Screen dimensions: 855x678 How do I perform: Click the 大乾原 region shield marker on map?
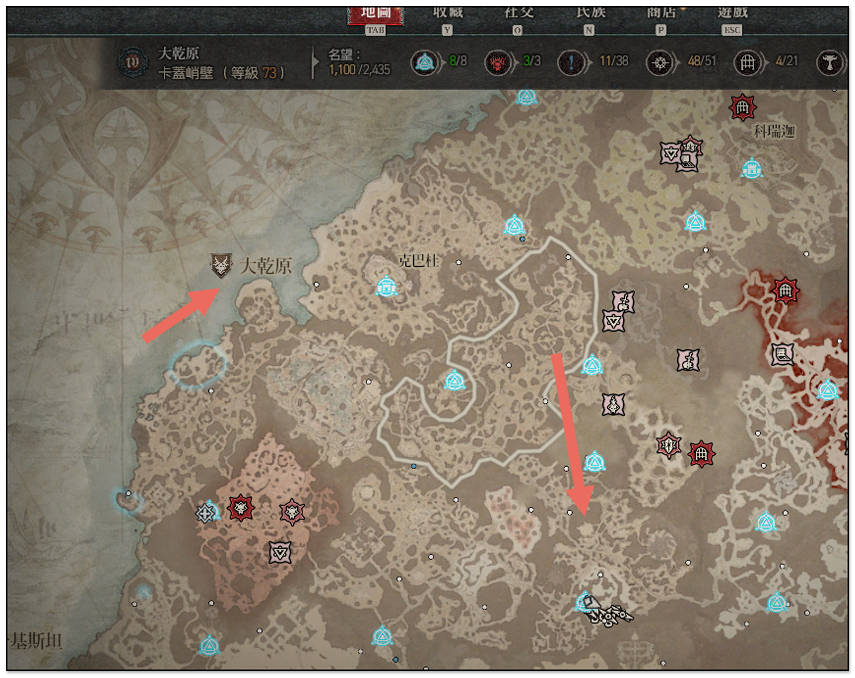221,266
